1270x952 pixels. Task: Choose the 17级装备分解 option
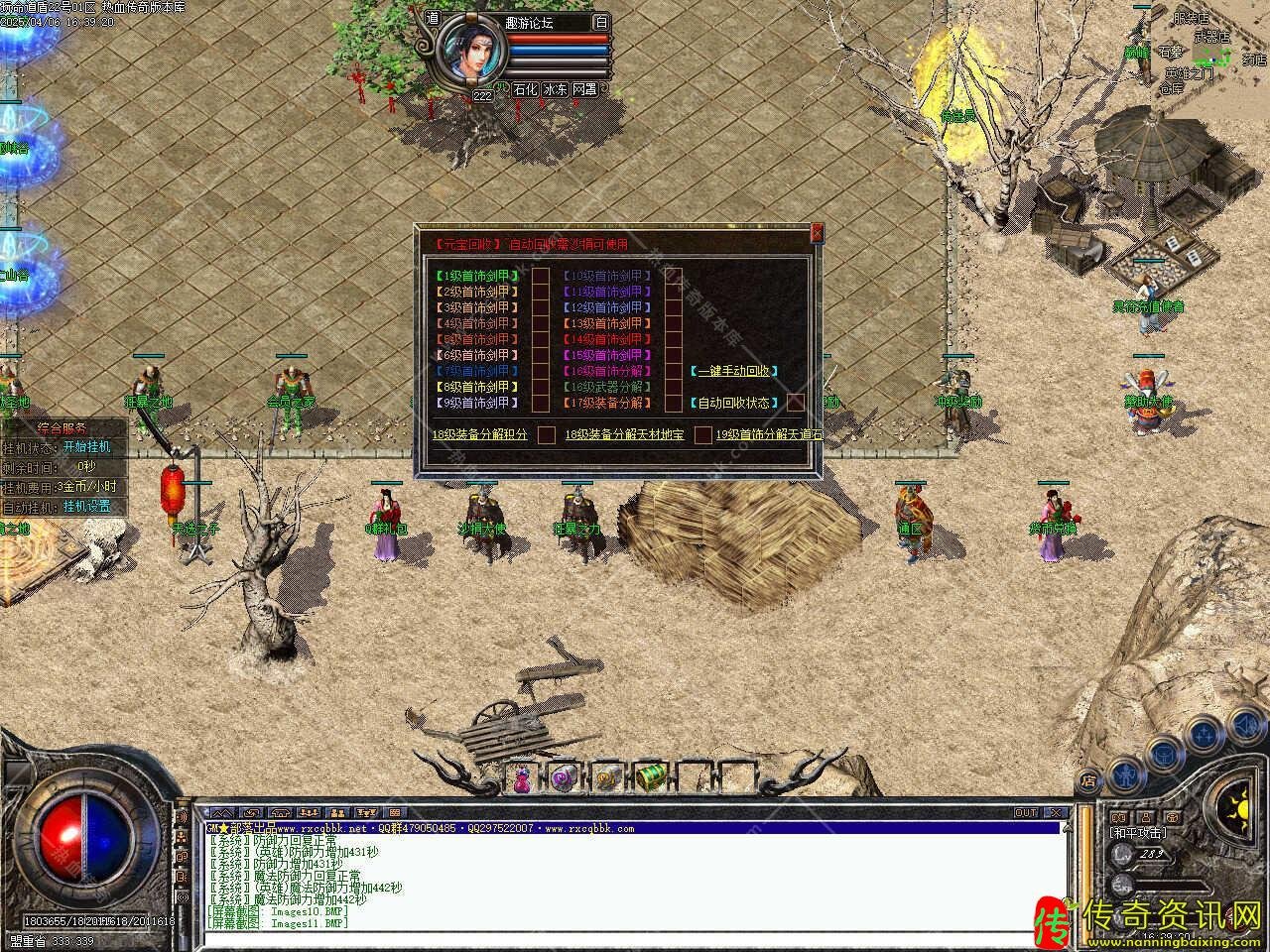(608, 403)
